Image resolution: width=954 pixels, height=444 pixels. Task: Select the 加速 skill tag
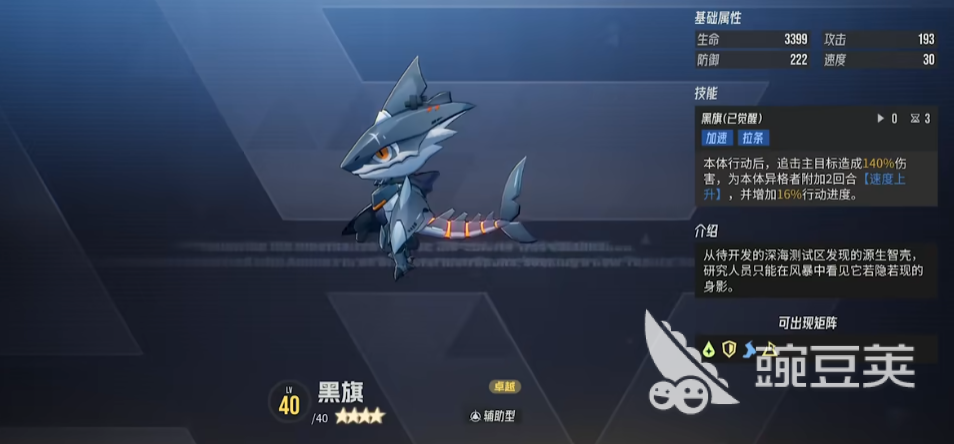[x=716, y=139]
